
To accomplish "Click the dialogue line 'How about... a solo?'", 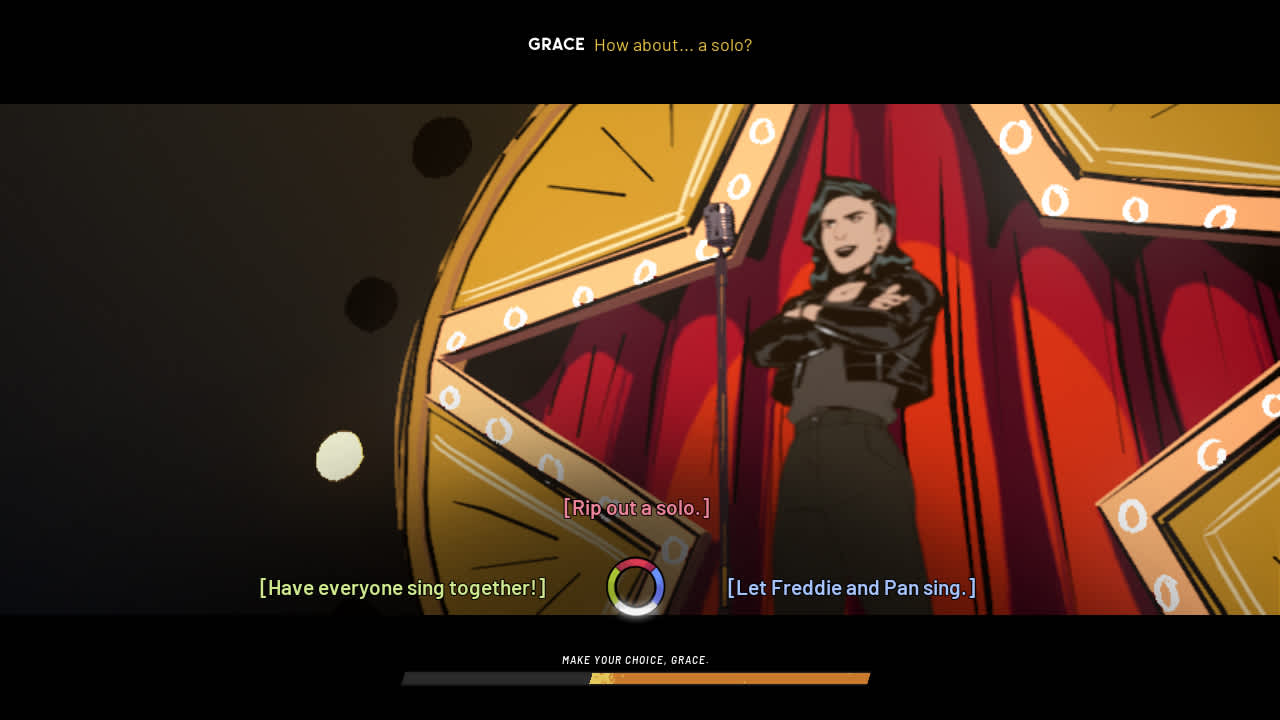I will (x=673, y=45).
